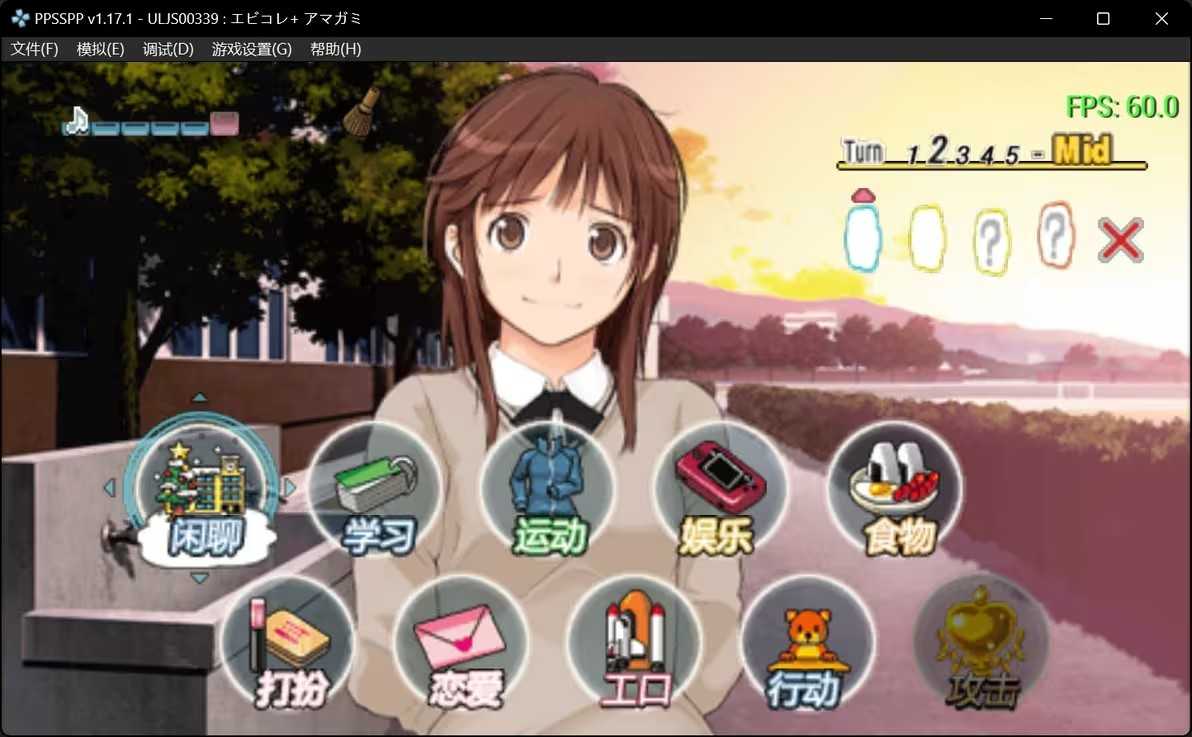Viewport: 1192px width, 737px height.
Task: Pick the 运动 sports topic bubble
Action: pyautogui.click(x=548, y=492)
